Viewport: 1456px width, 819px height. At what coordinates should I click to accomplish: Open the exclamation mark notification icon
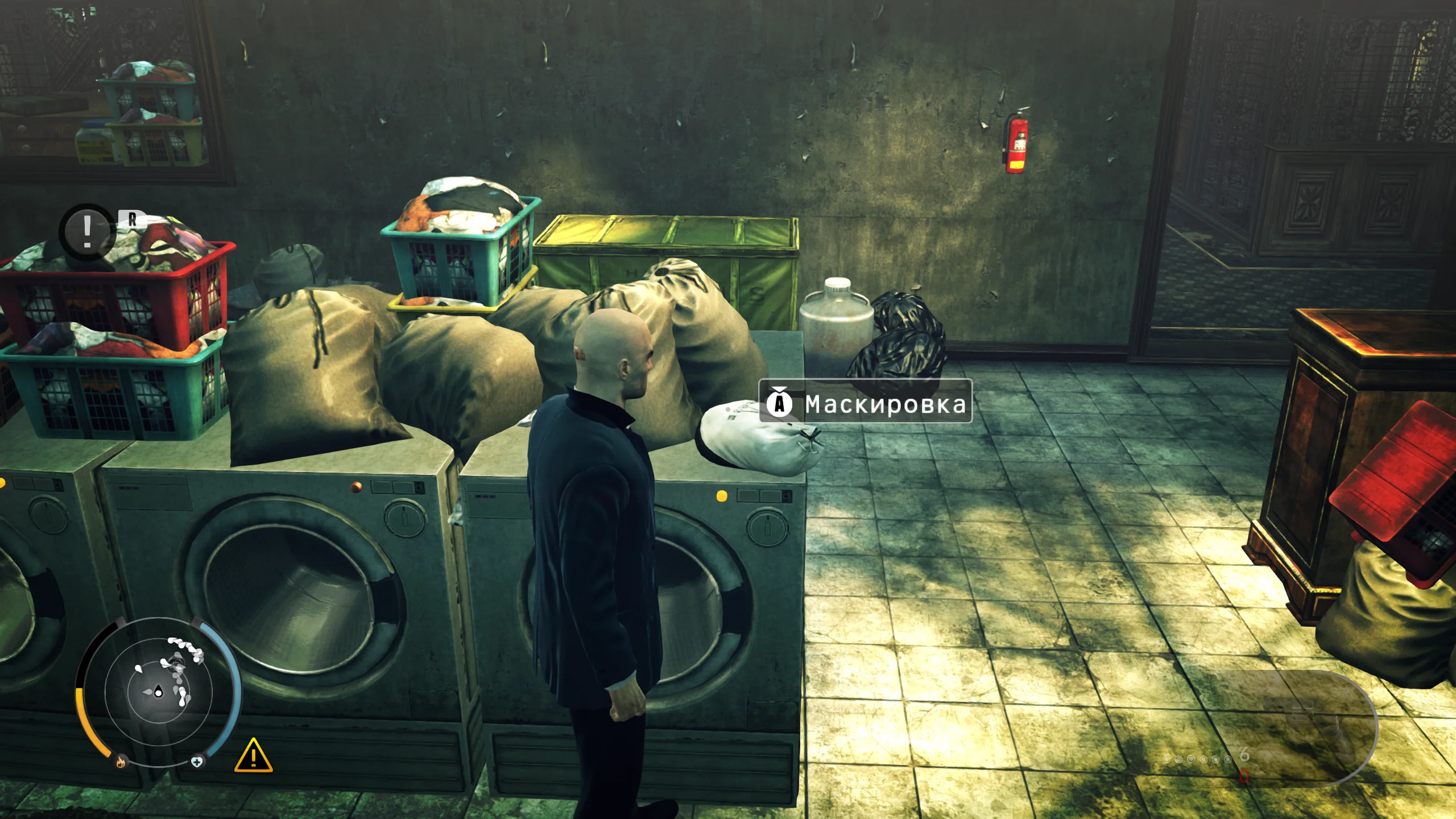[x=87, y=231]
